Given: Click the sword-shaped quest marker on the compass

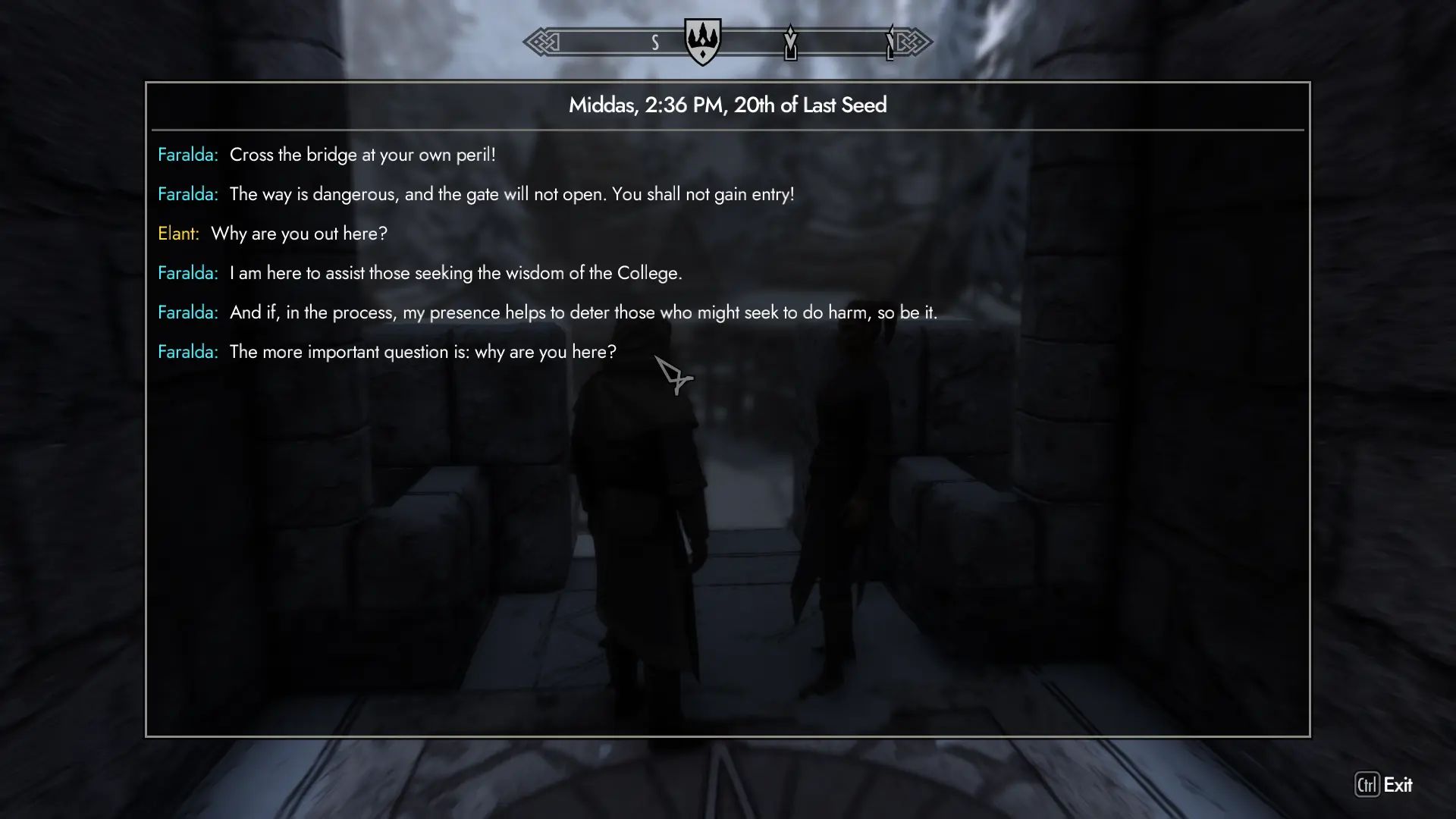Looking at the screenshot, I should pyautogui.click(x=791, y=43).
